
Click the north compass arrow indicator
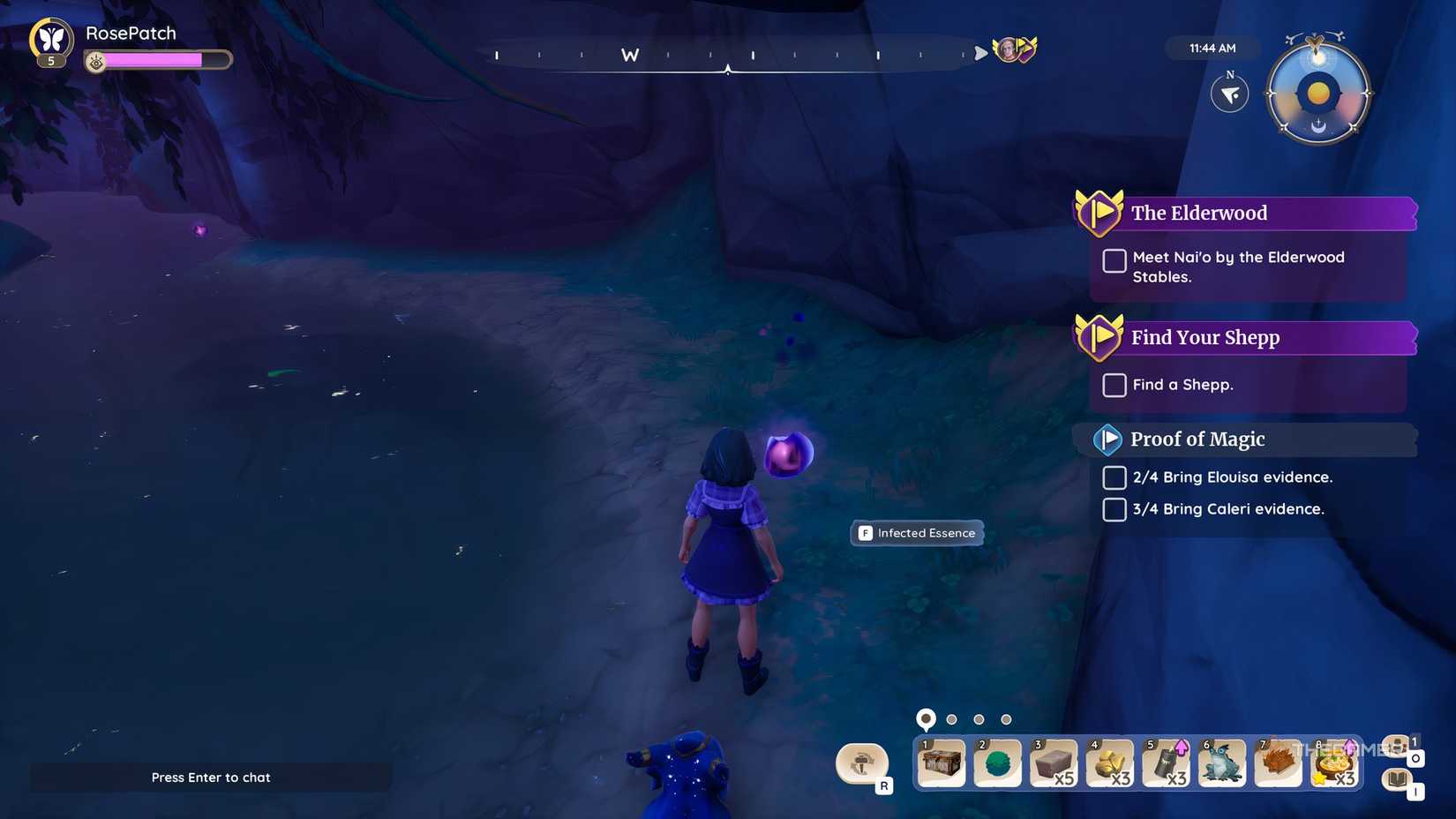click(x=1229, y=93)
